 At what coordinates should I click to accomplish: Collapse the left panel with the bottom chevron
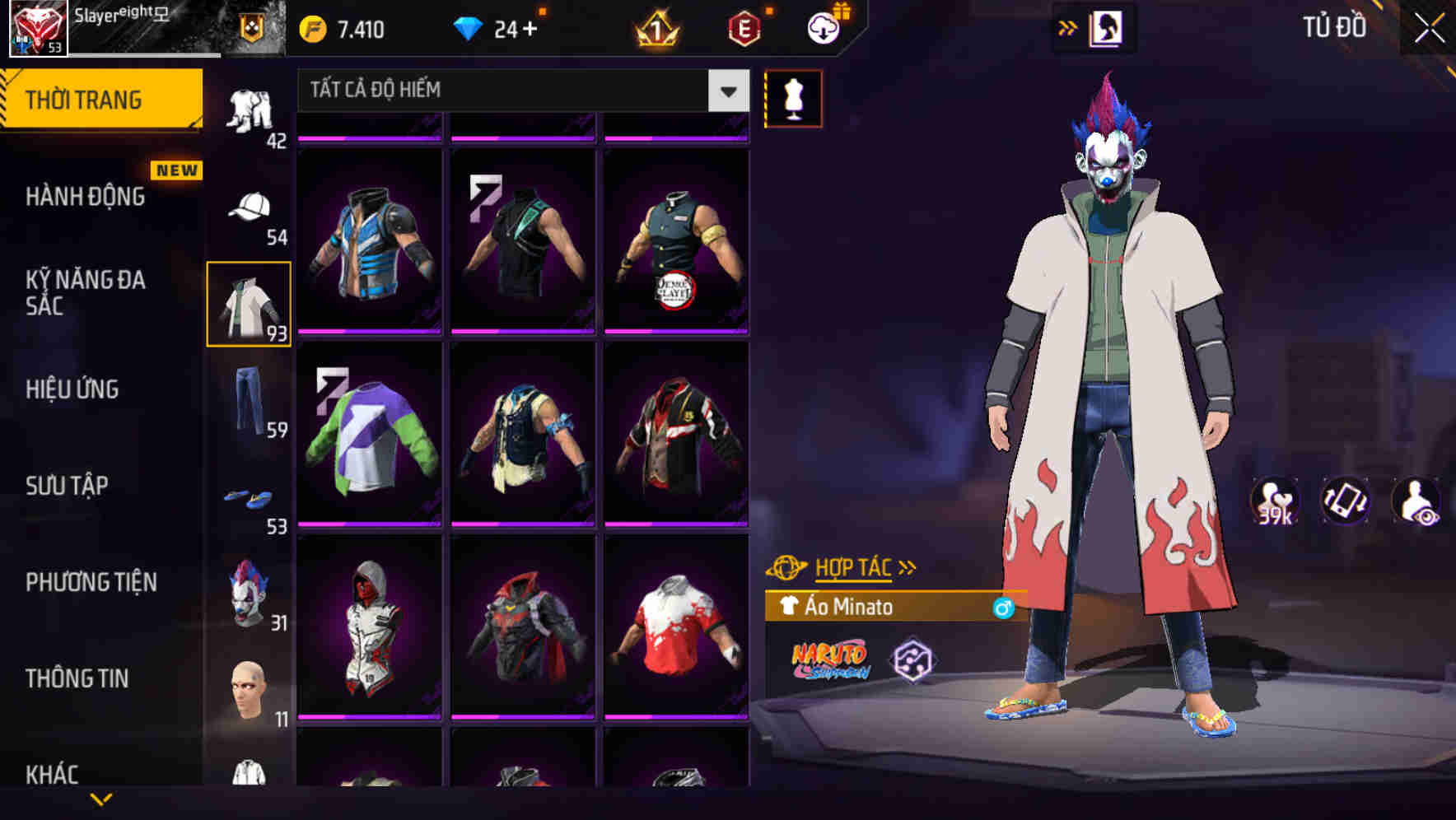(x=101, y=800)
